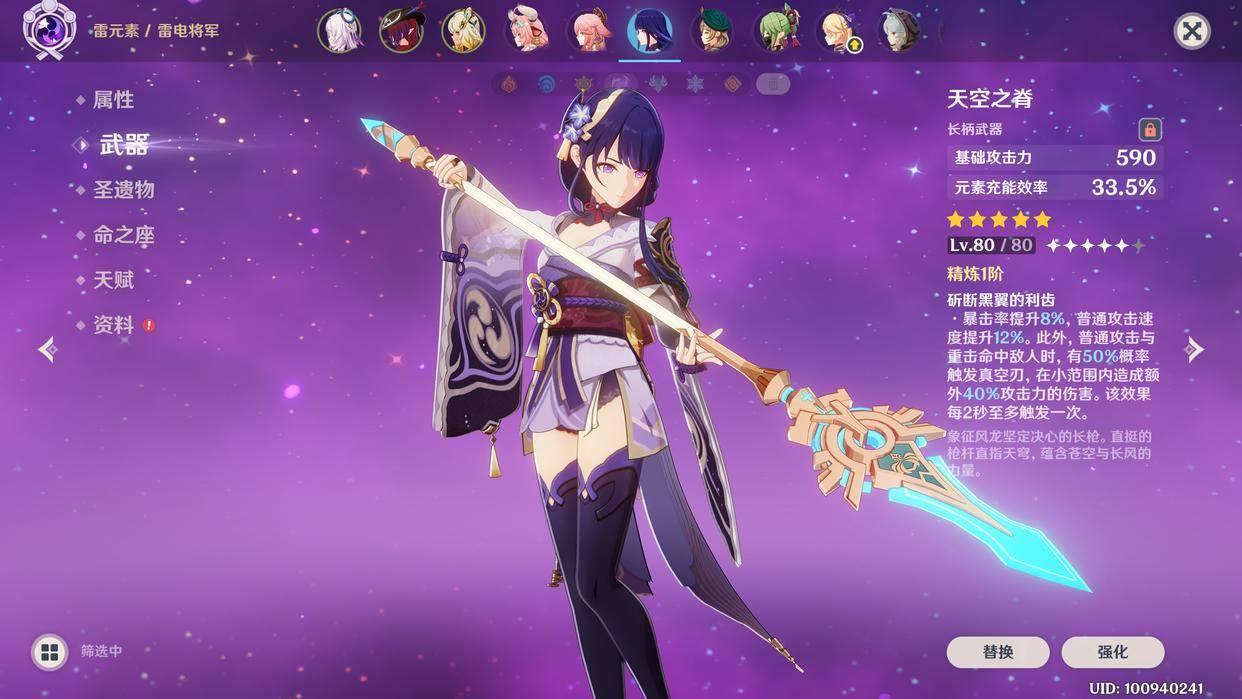Image resolution: width=1242 pixels, height=699 pixels.
Task: Go to the 命之座 constellation page
Action: point(123,235)
